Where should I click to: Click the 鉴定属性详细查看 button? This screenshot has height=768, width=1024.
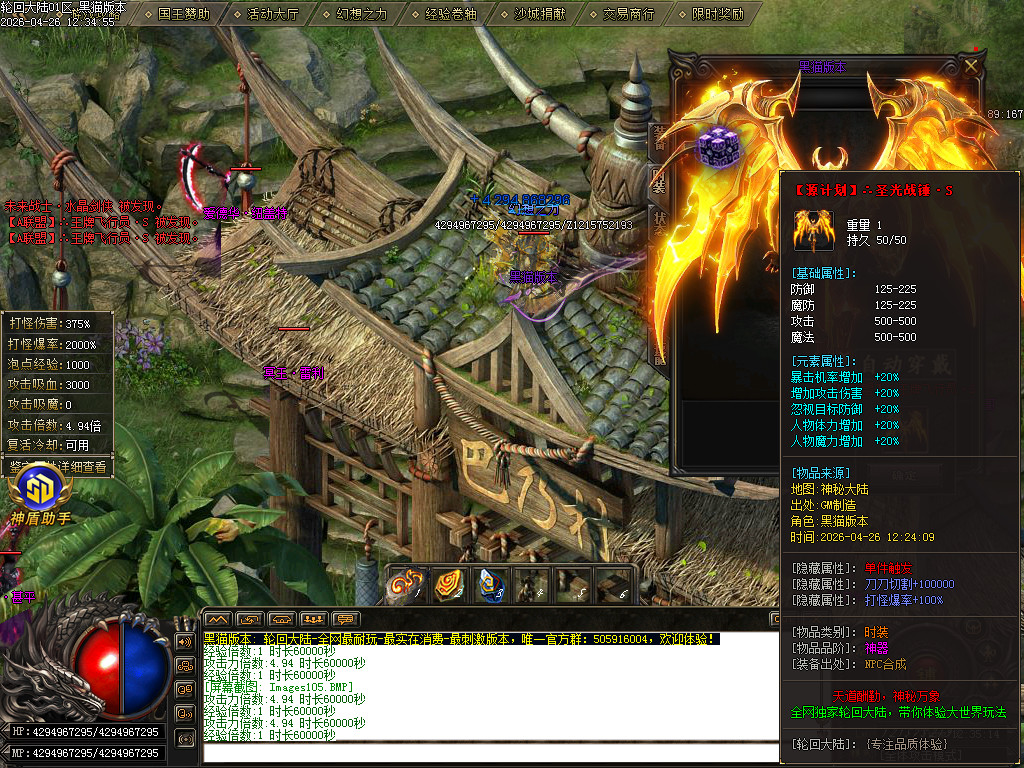coord(58,466)
